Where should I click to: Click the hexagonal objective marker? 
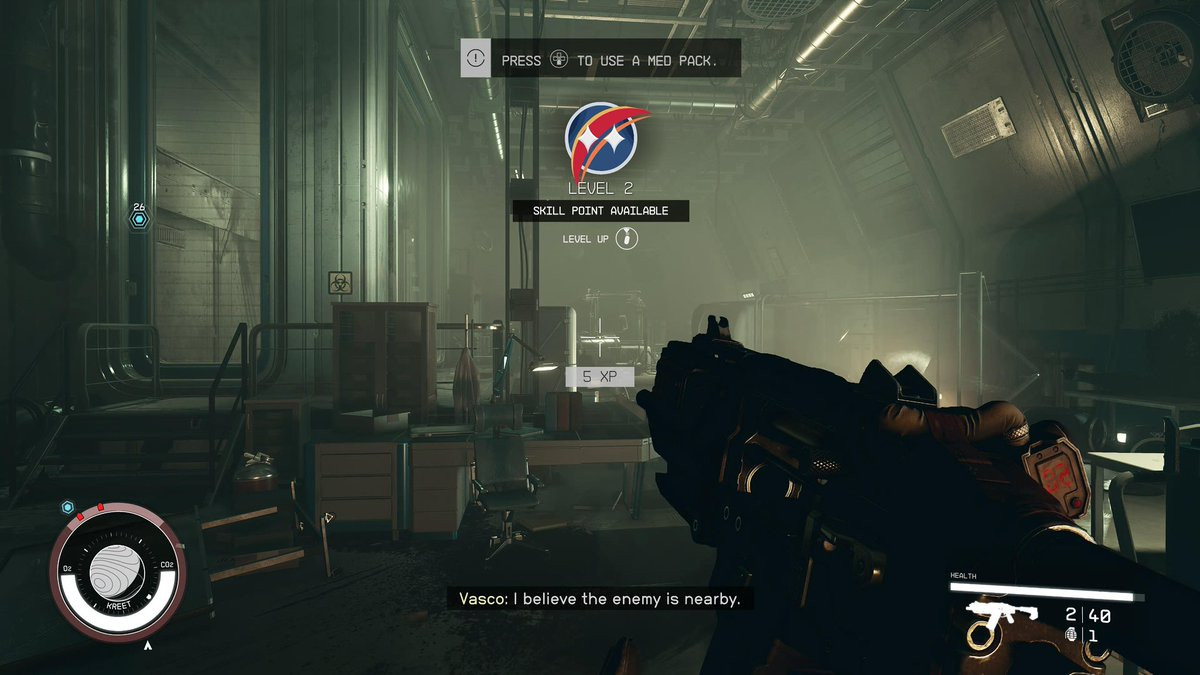(x=139, y=218)
